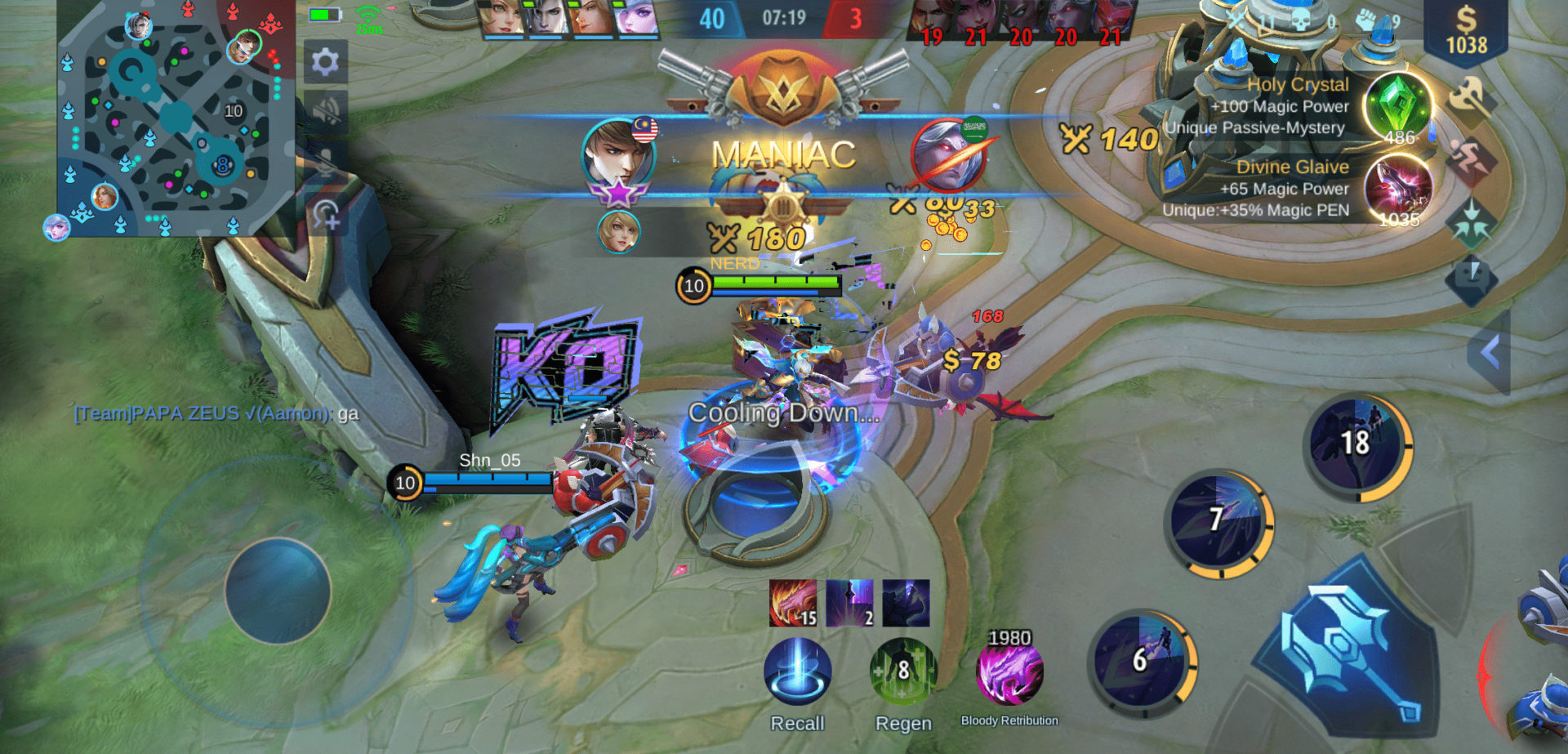Open the scoreboard from the kill score
Screen dimensions: 1568x754
(x=782, y=18)
